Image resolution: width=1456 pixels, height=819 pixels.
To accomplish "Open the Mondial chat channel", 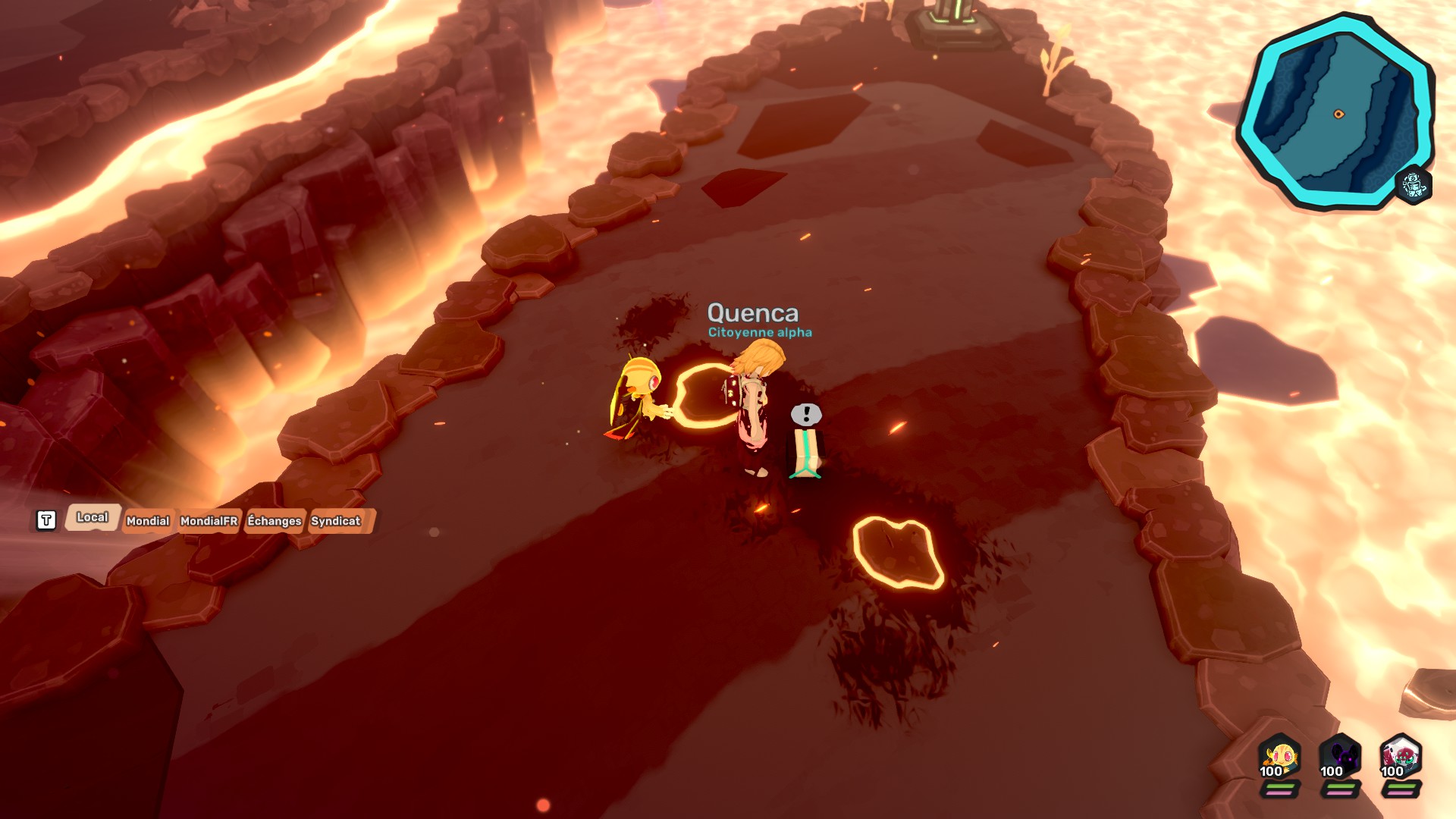I will pyautogui.click(x=148, y=521).
